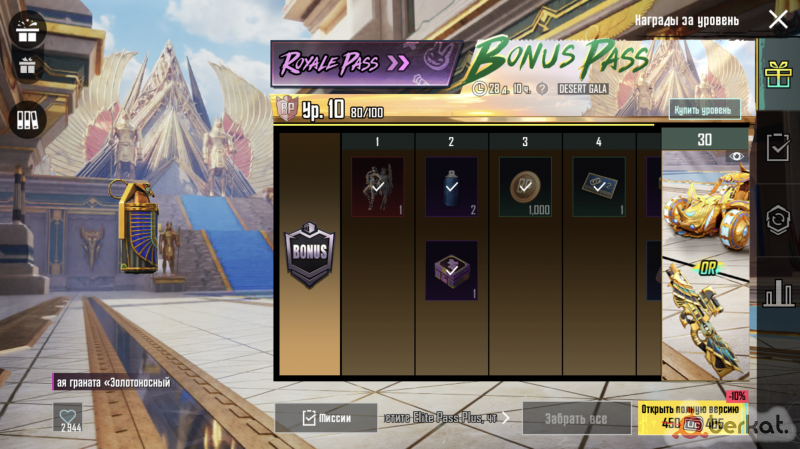
Task: Select the level 3 coin reward of 1,000
Action: pos(525,187)
